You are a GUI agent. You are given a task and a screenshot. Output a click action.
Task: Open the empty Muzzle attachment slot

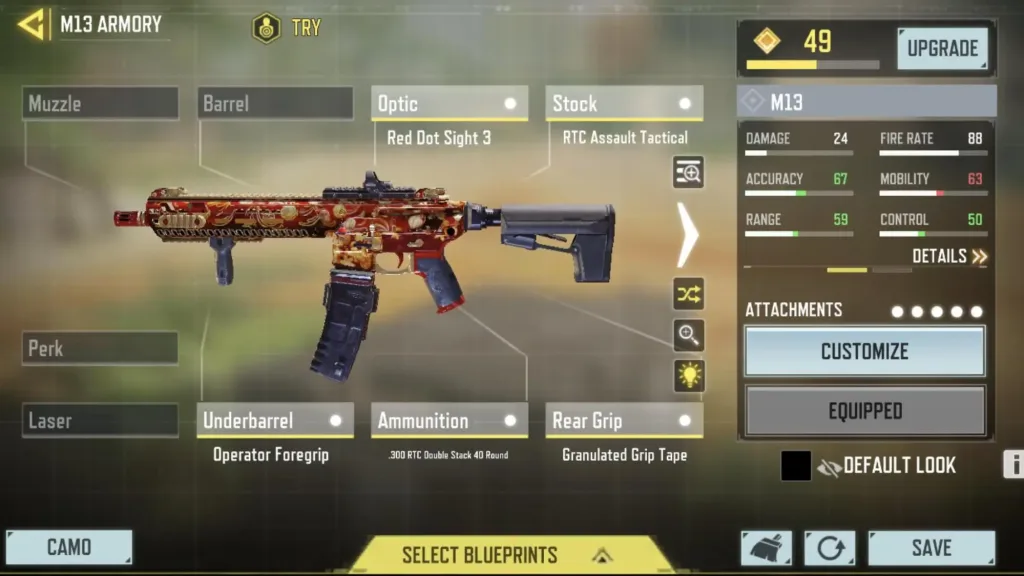point(100,103)
